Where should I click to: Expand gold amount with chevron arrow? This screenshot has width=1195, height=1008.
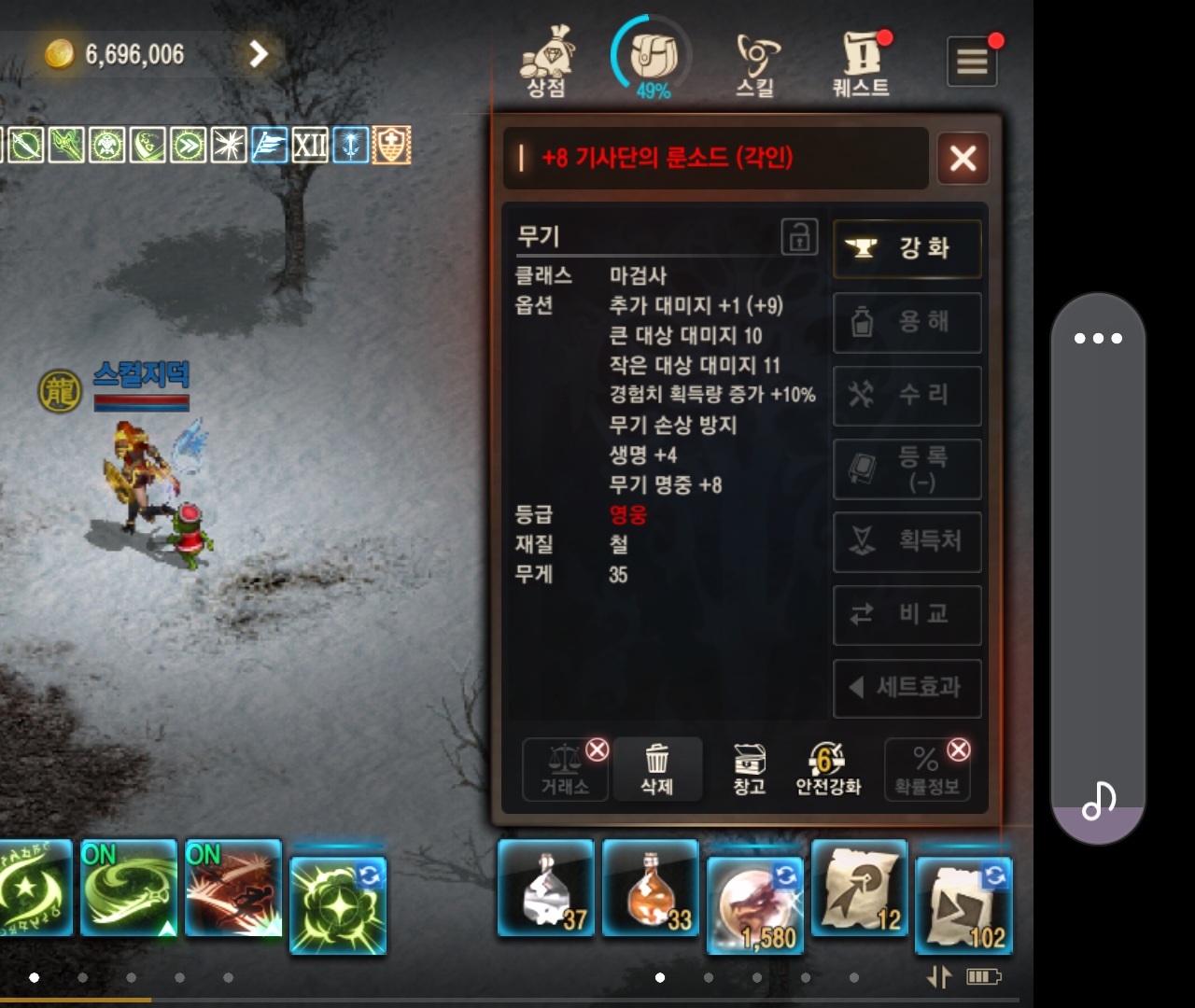point(260,54)
